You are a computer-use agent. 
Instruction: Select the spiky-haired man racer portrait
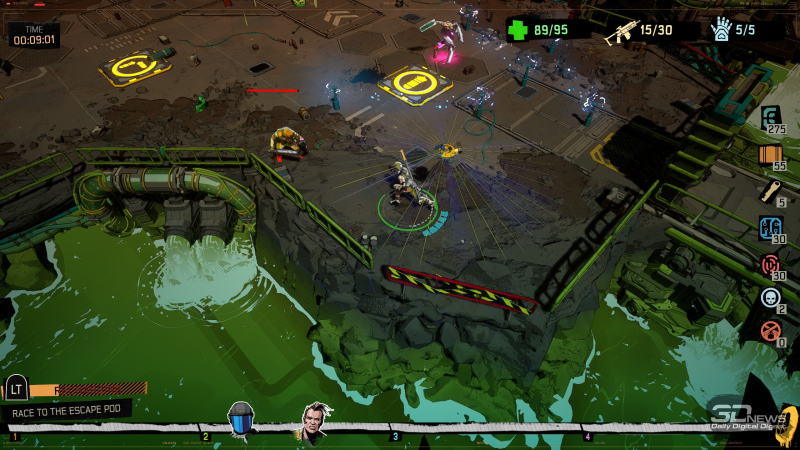pyautogui.click(x=318, y=420)
